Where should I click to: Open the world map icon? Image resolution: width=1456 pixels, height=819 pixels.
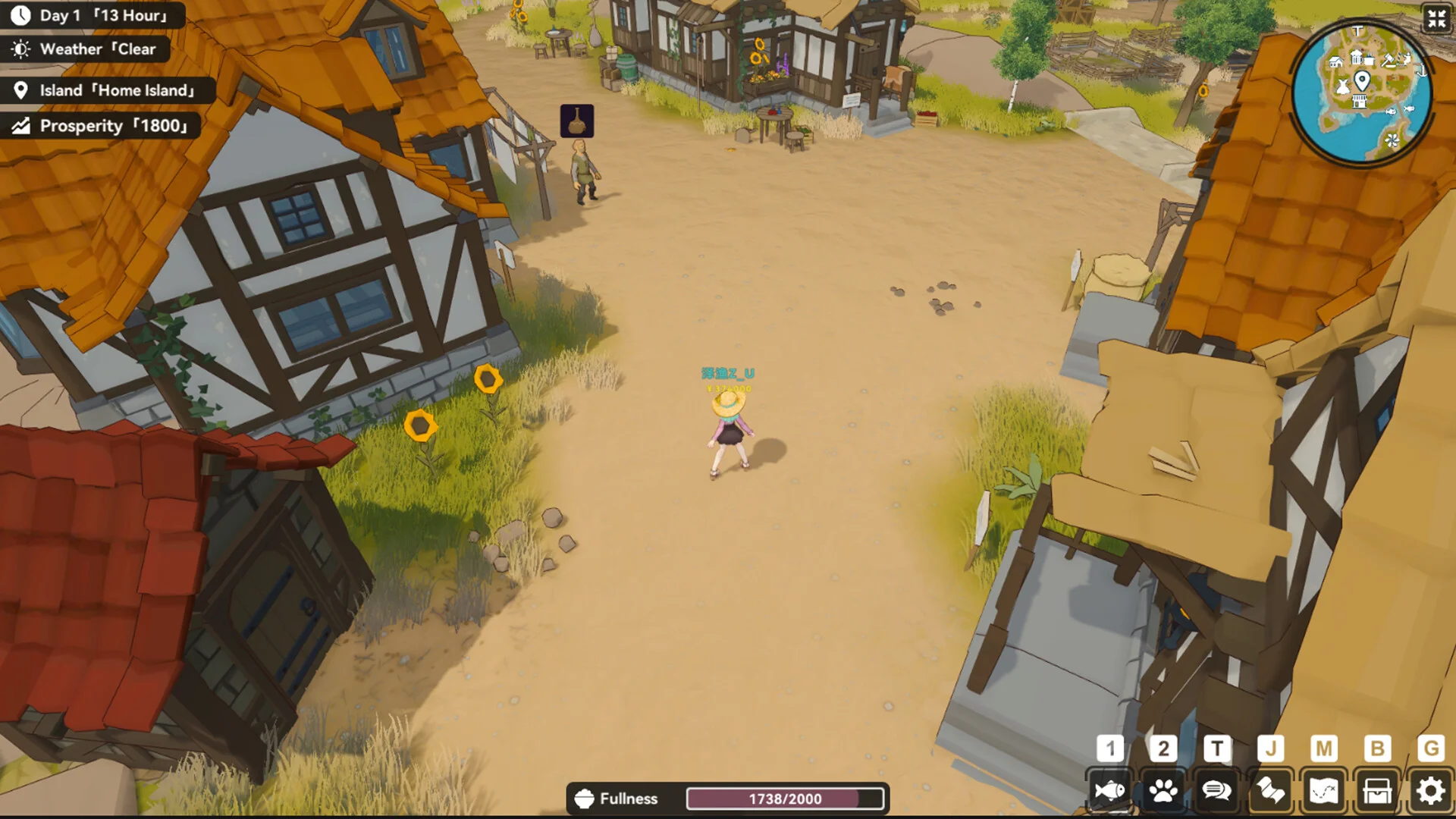(1323, 791)
